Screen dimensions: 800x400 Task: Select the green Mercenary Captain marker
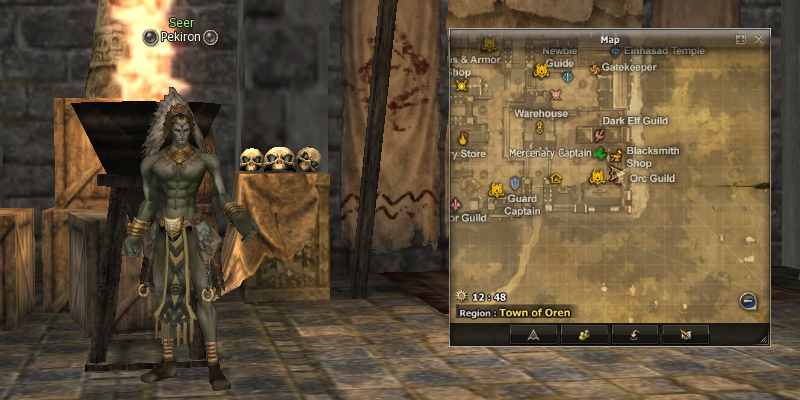[x=600, y=154]
